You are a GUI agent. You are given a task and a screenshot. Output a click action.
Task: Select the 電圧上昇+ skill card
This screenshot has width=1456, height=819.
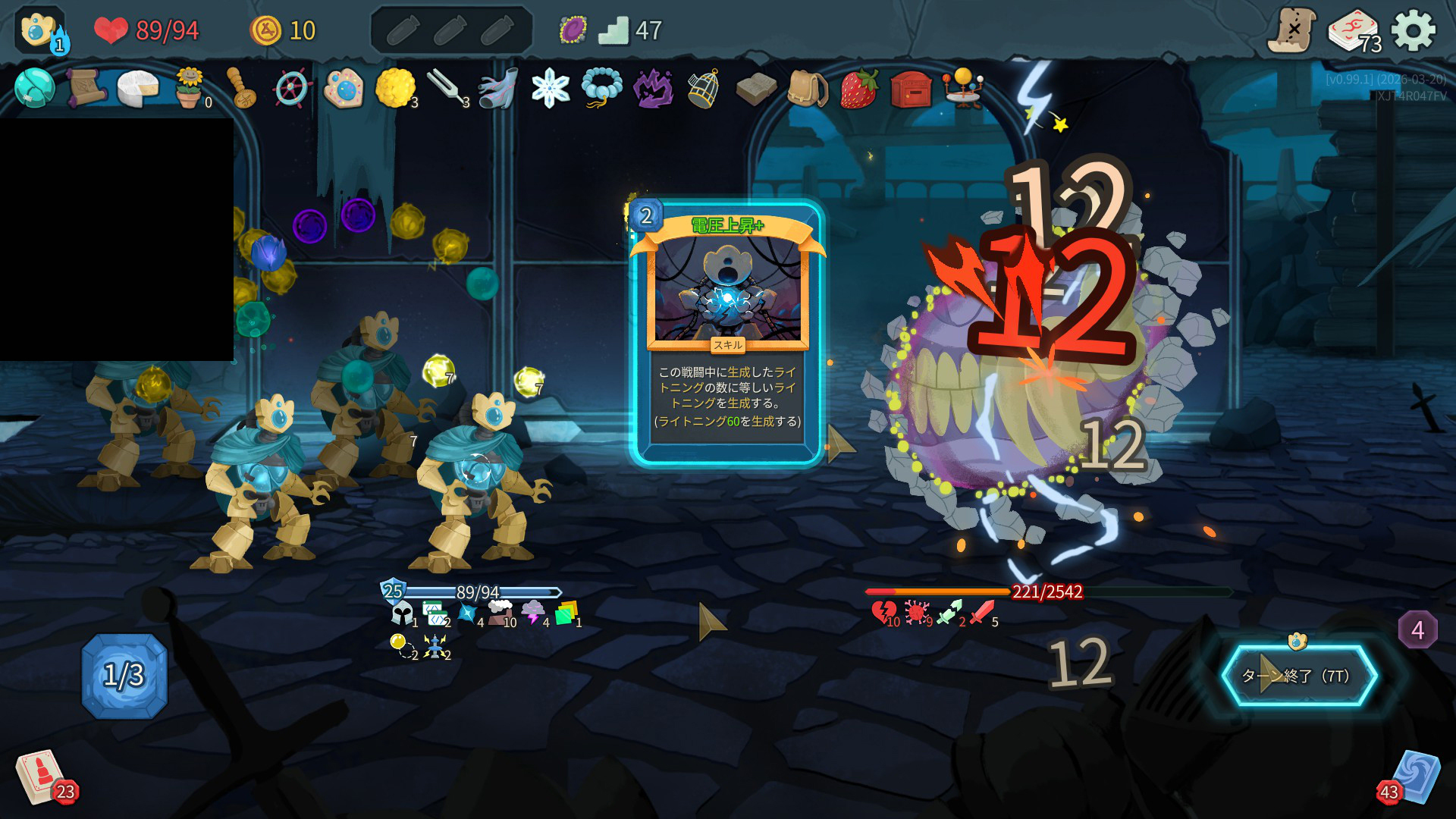point(727,334)
